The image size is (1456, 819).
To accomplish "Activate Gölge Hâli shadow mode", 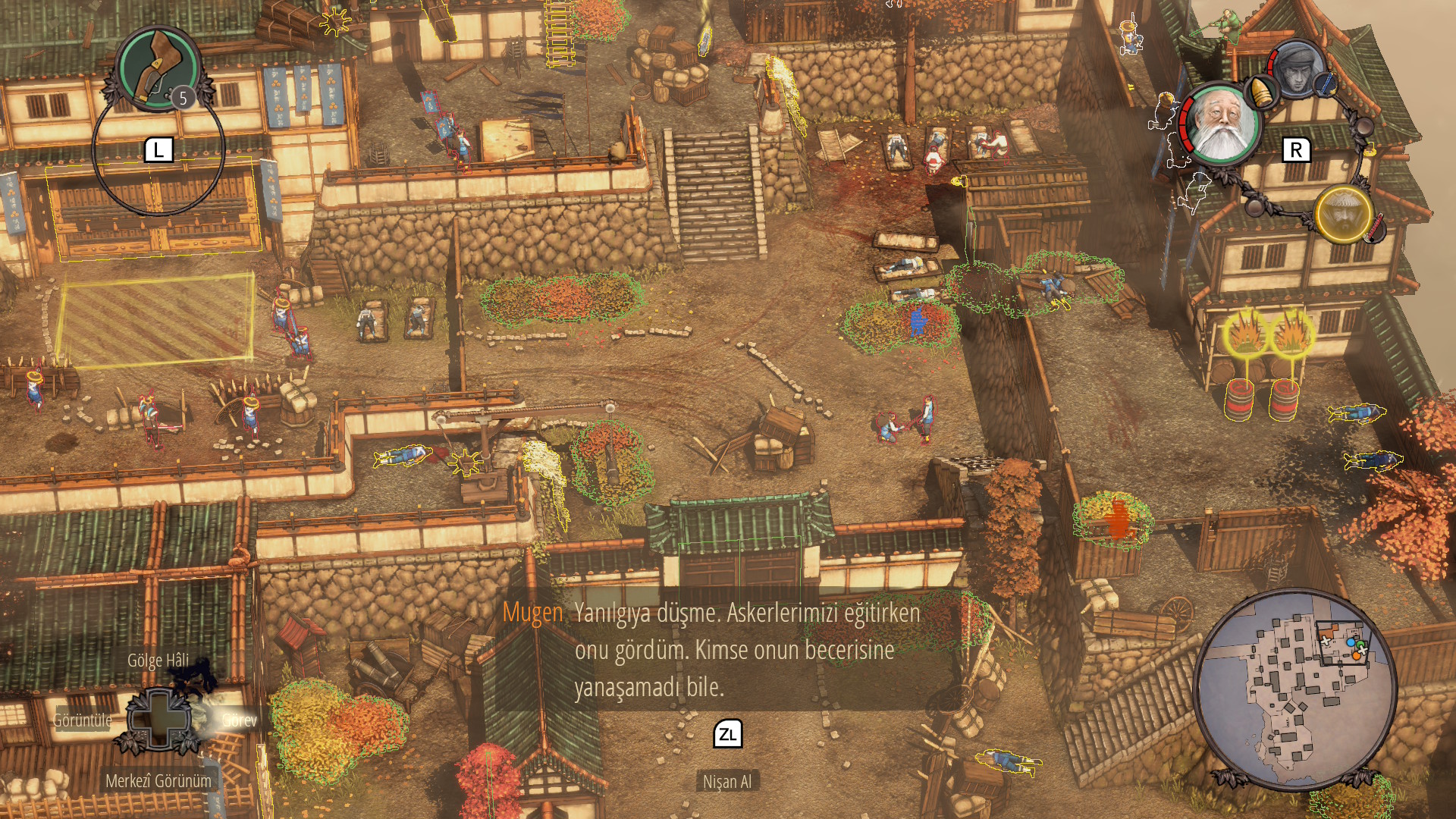I will click(158, 661).
